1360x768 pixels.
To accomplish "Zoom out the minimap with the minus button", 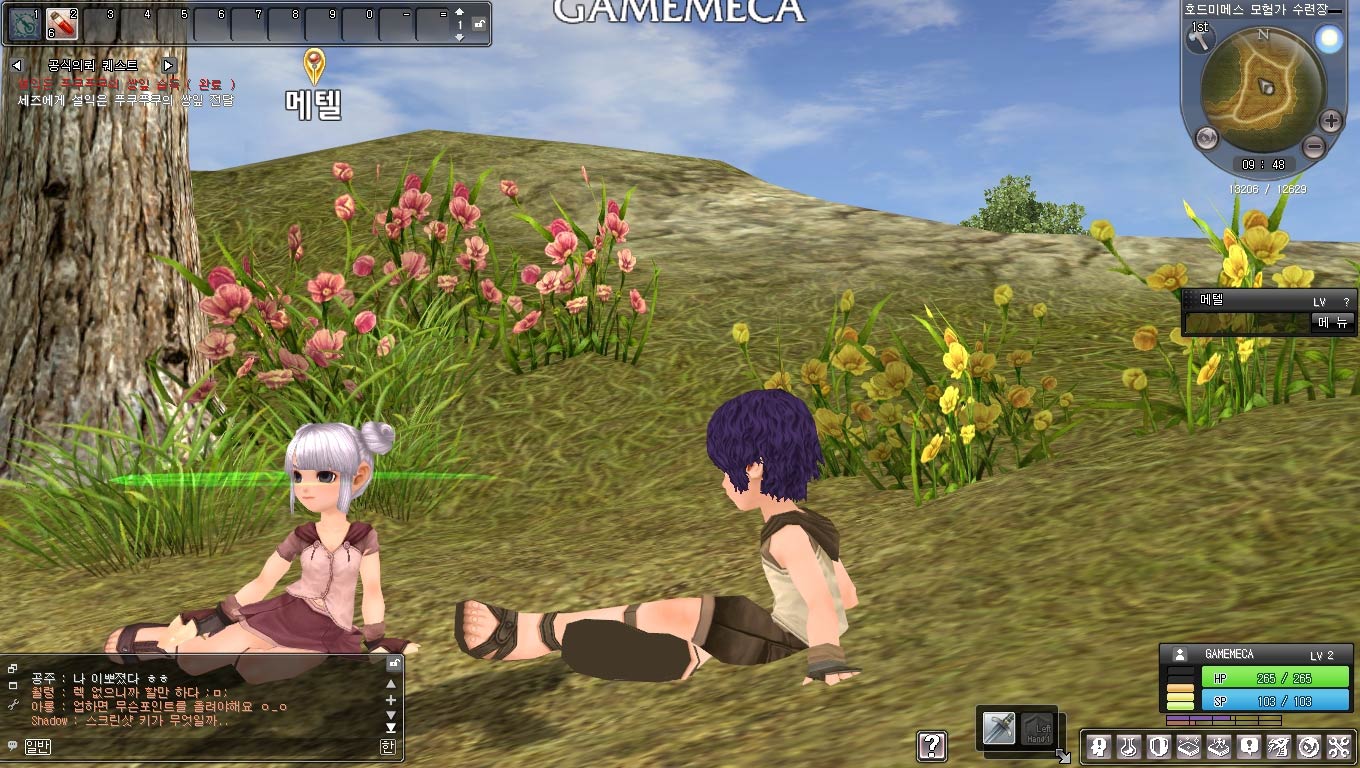I will 1314,147.
